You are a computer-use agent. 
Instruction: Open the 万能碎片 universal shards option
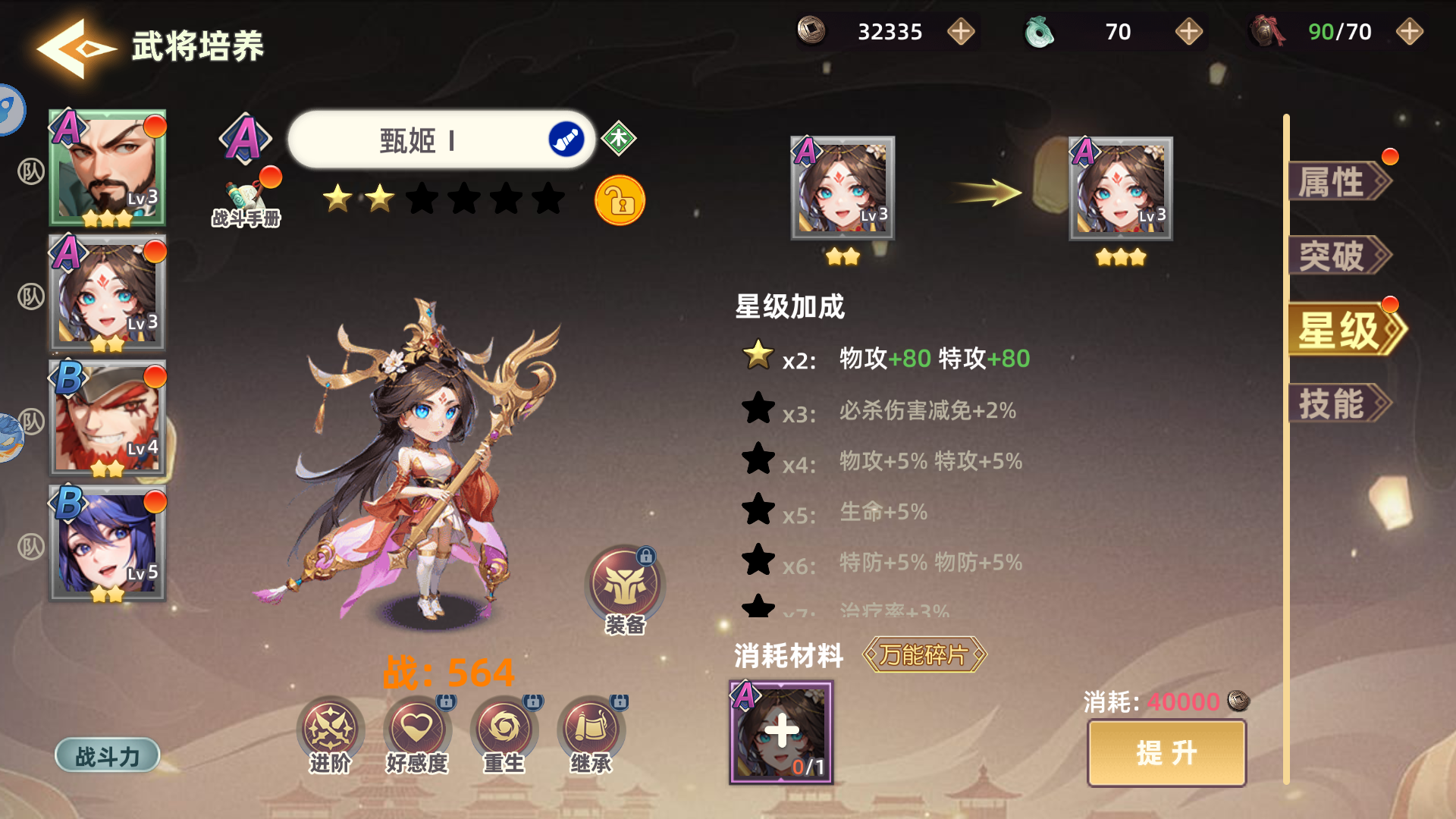tap(925, 657)
